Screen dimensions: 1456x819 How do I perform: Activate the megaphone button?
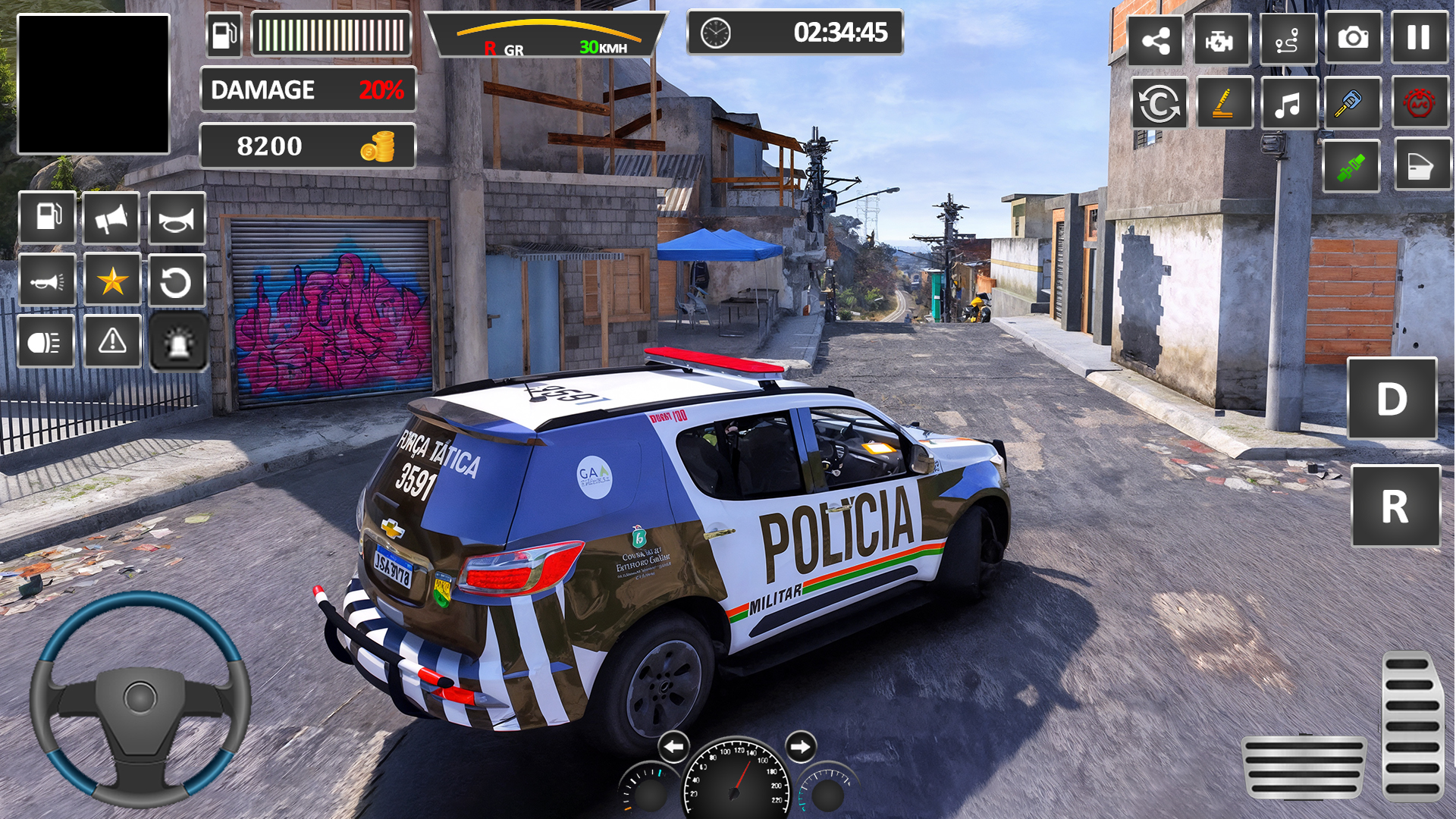tap(111, 219)
